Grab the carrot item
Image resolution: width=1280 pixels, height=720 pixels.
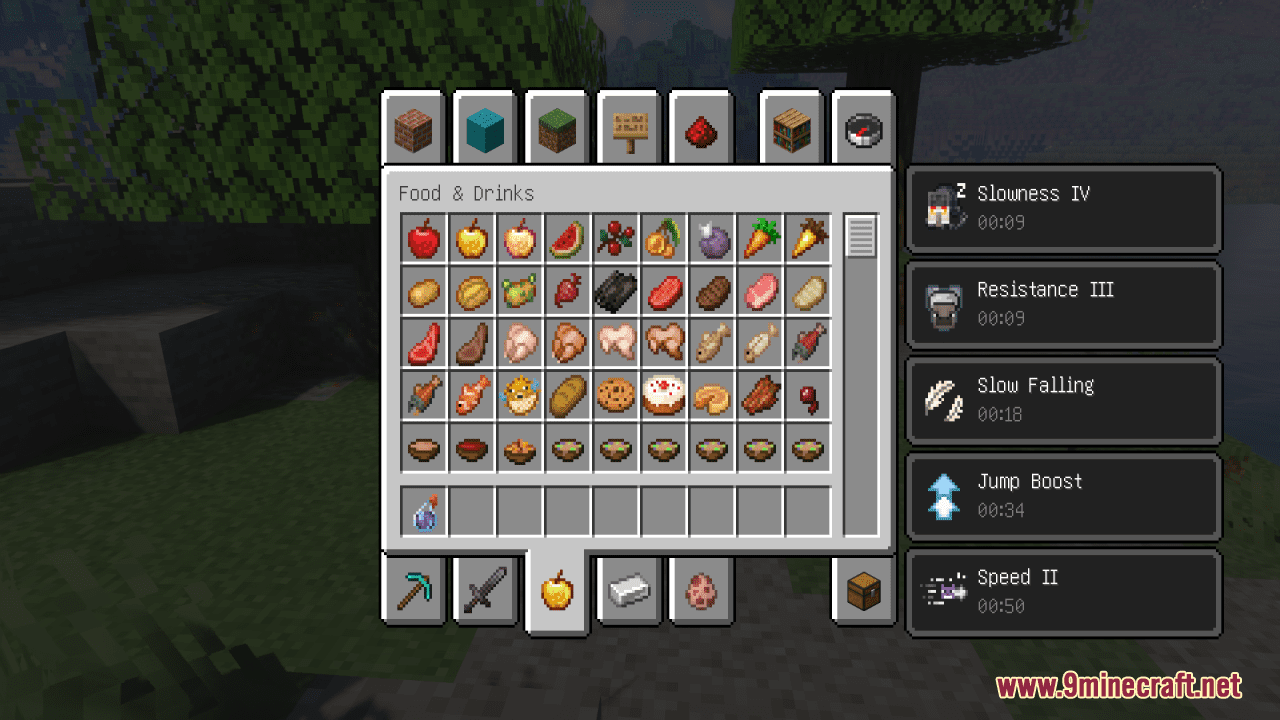tap(759, 239)
